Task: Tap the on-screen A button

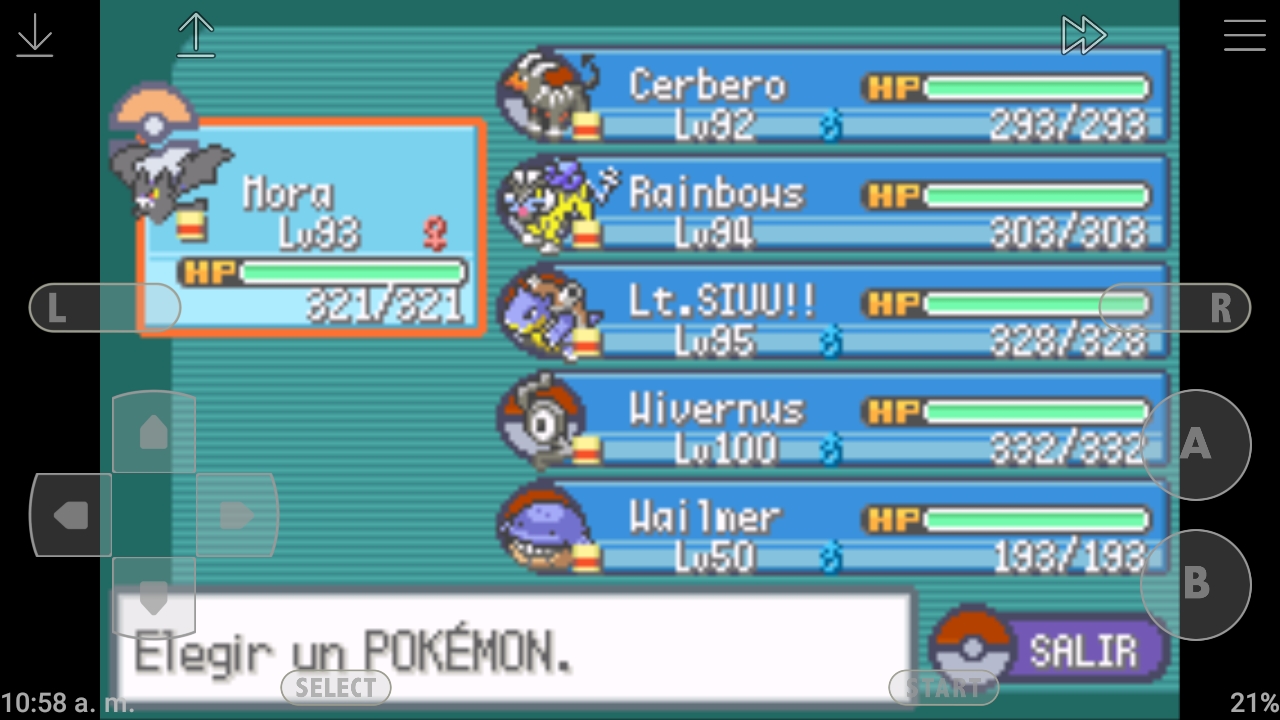Action: point(1196,445)
